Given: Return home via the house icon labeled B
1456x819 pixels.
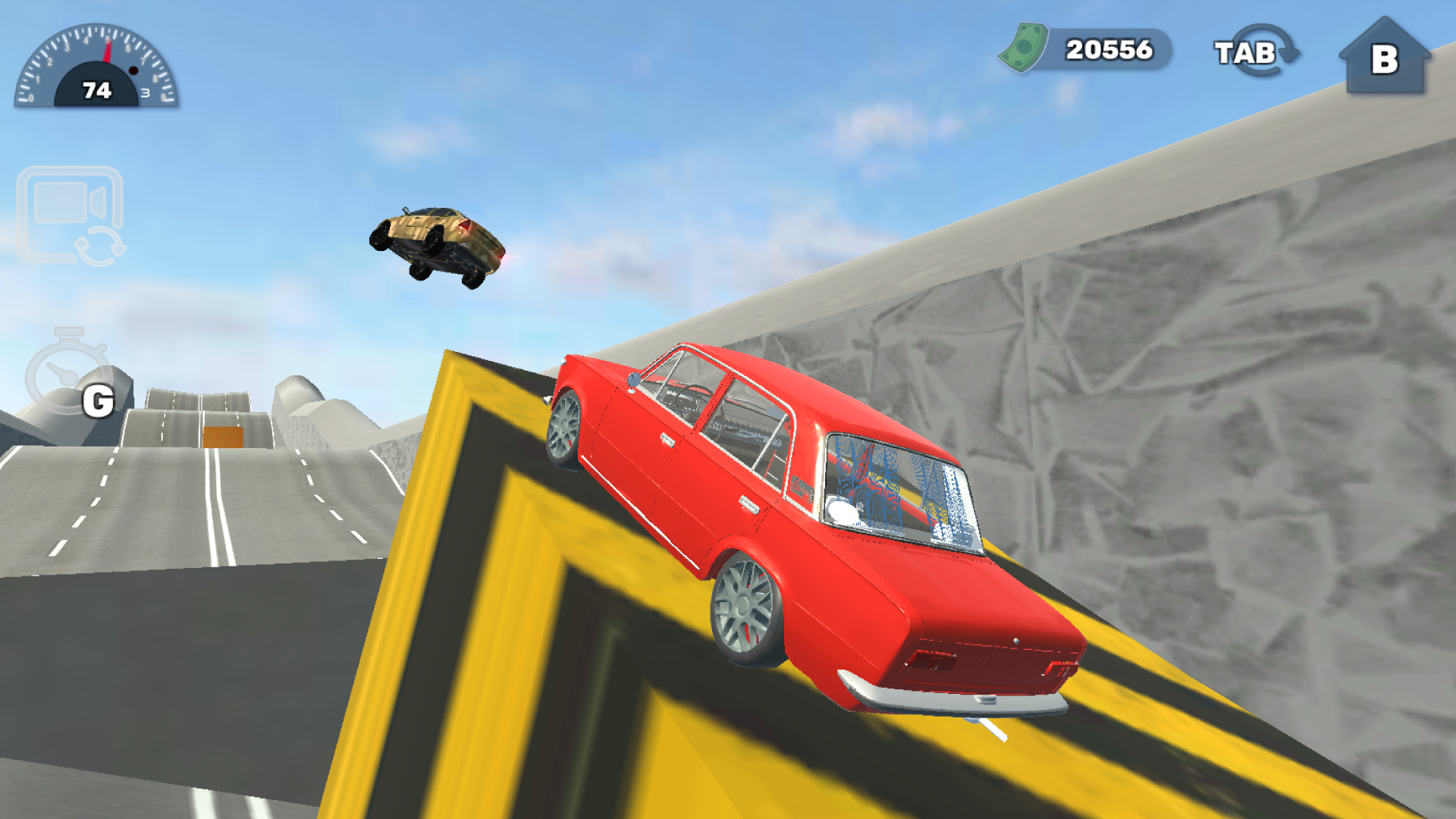Looking at the screenshot, I should pos(1388,57).
